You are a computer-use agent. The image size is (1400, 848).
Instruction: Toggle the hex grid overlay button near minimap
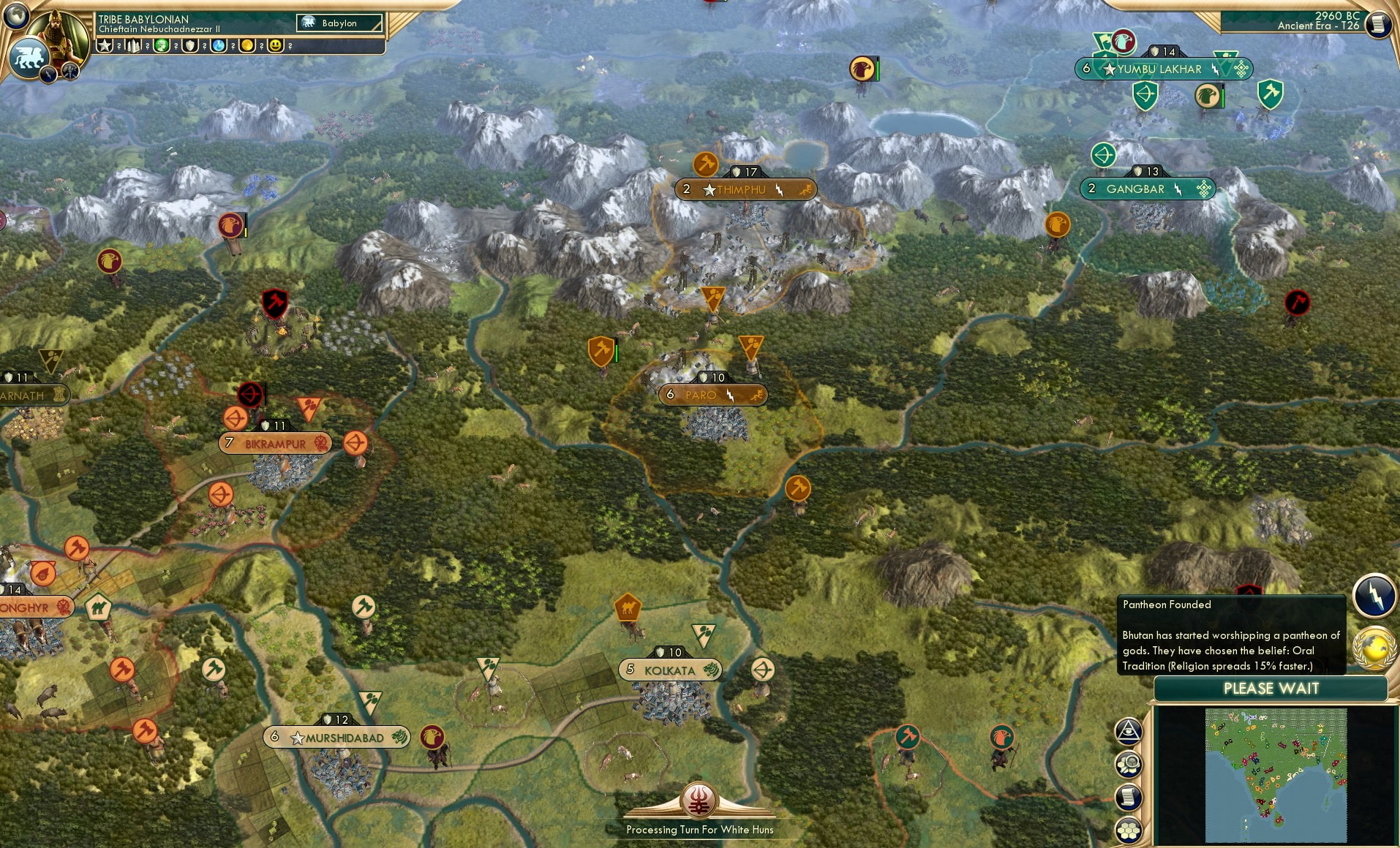[1129, 828]
